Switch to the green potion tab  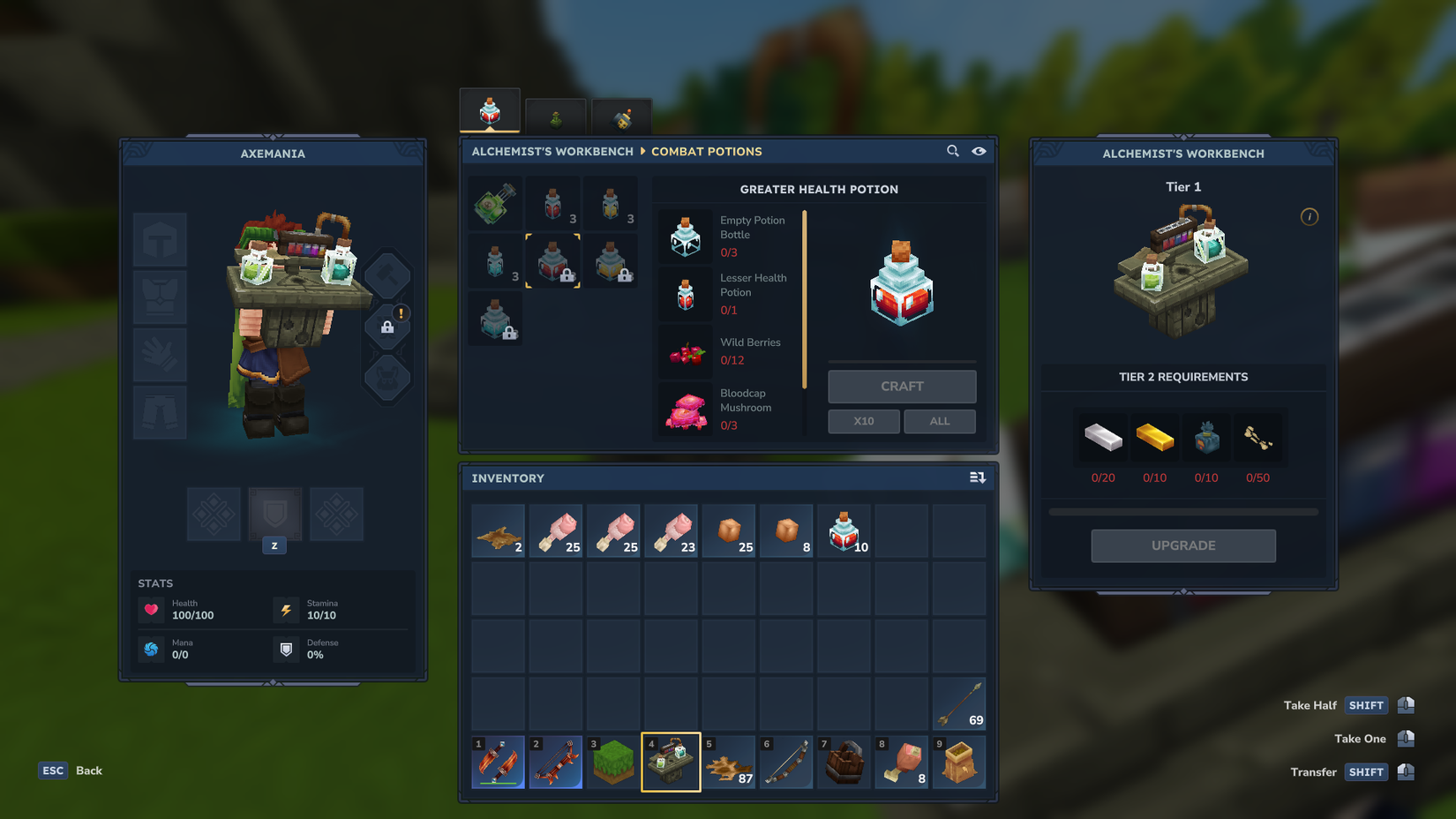[x=556, y=116]
